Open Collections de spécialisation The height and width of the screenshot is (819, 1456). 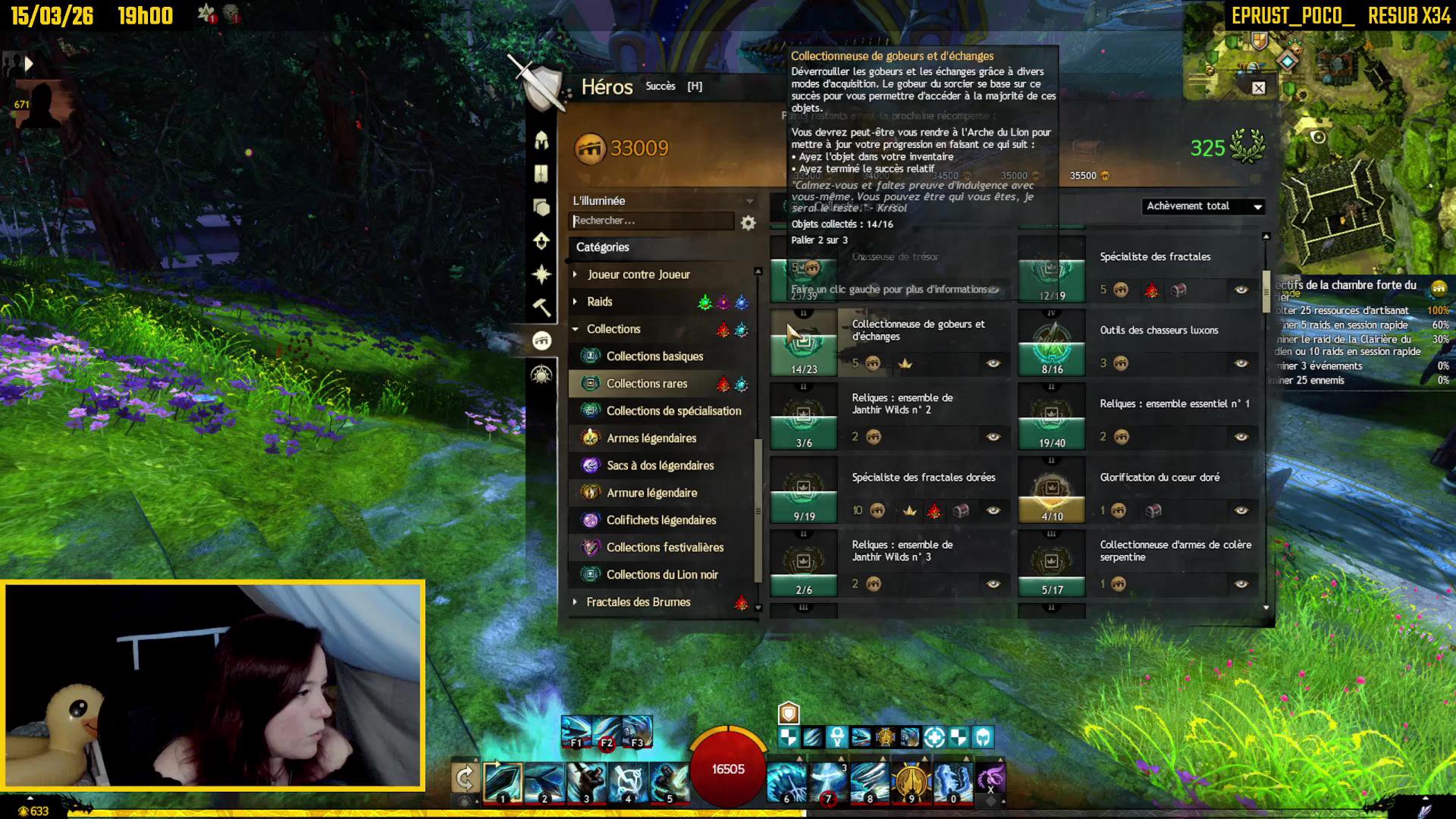coord(673,411)
